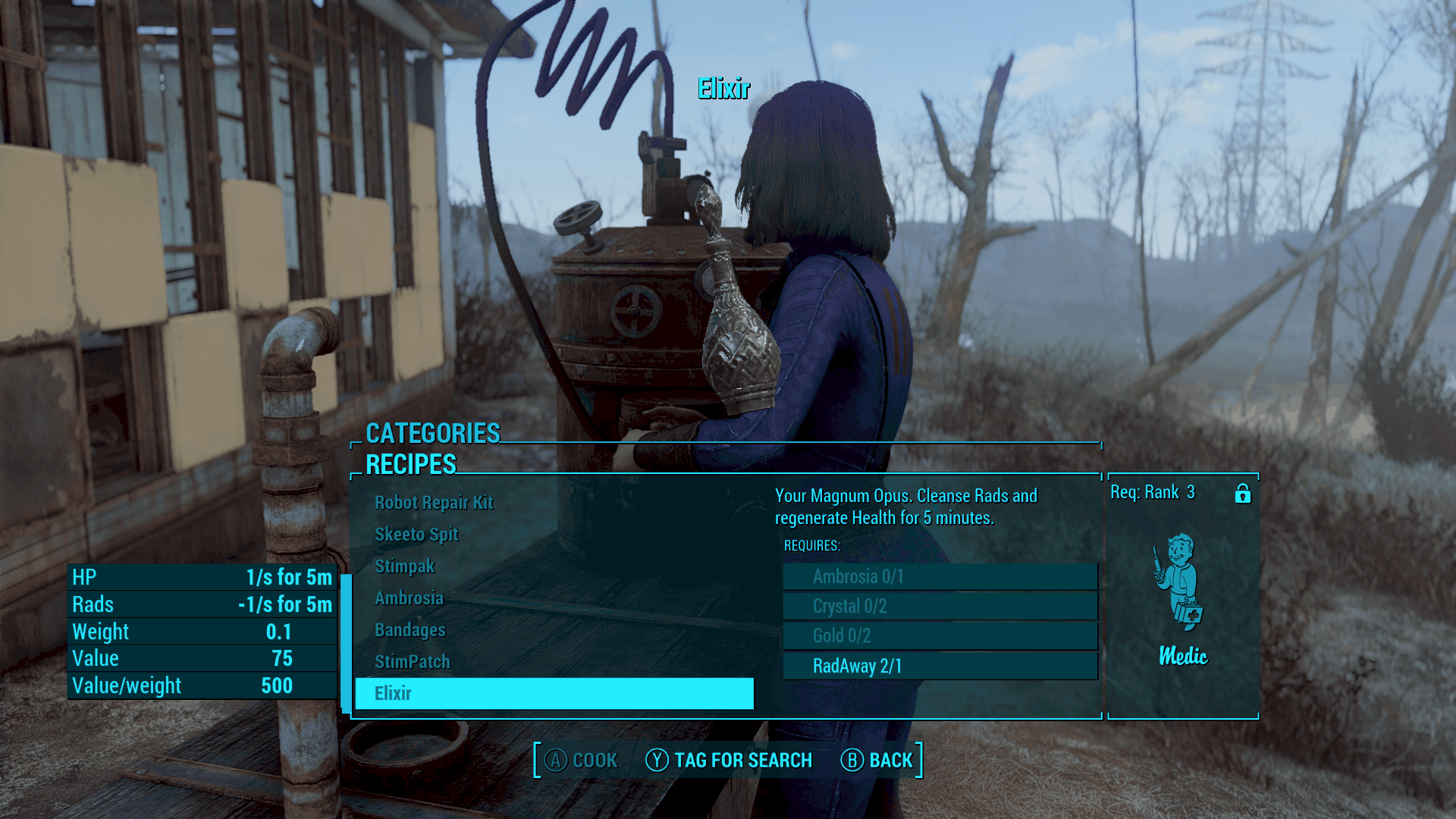The height and width of the screenshot is (819, 1456).
Task: Open the CATEGORIES header
Action: click(x=433, y=433)
